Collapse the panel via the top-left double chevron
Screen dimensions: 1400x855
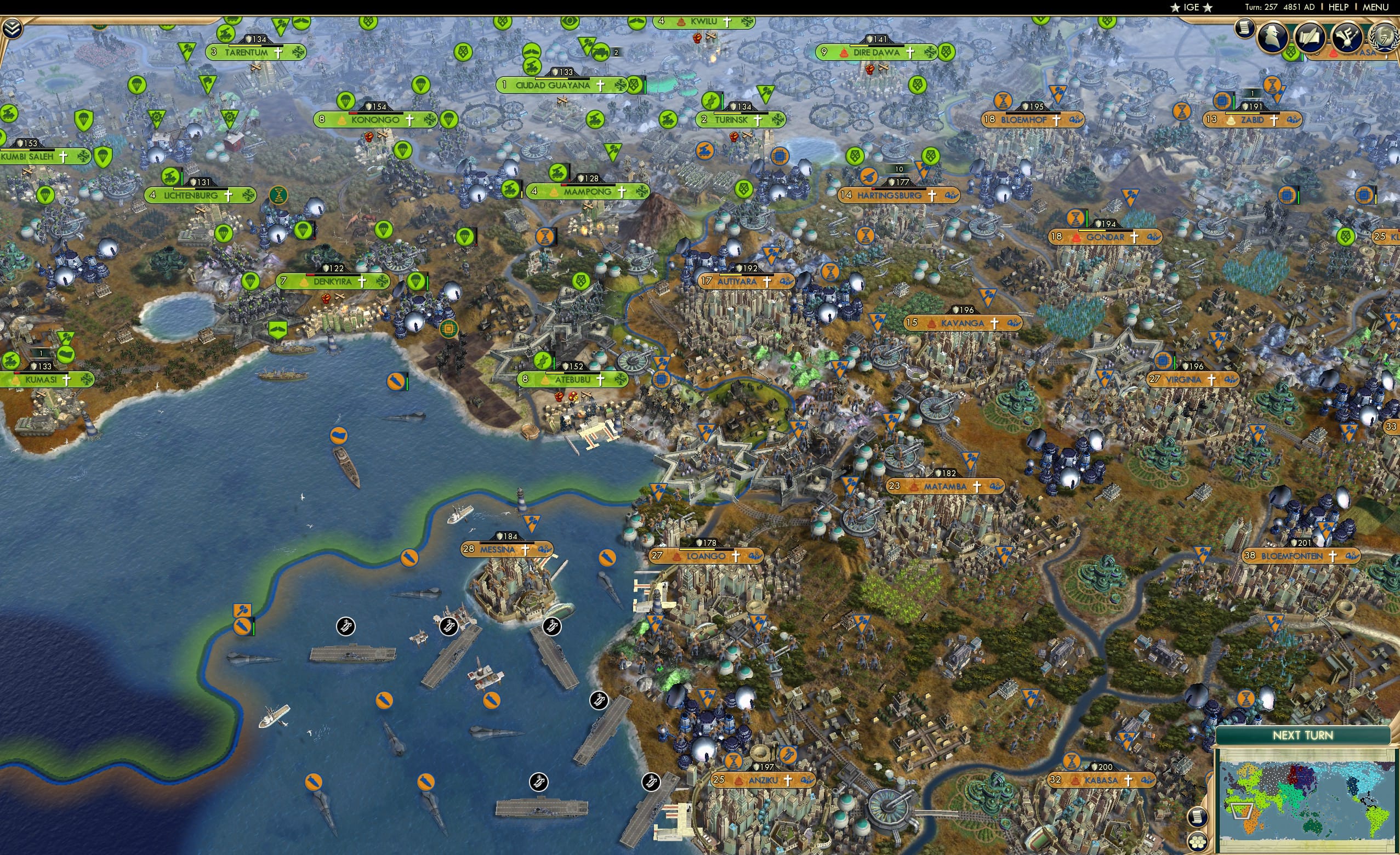pyautogui.click(x=13, y=29)
